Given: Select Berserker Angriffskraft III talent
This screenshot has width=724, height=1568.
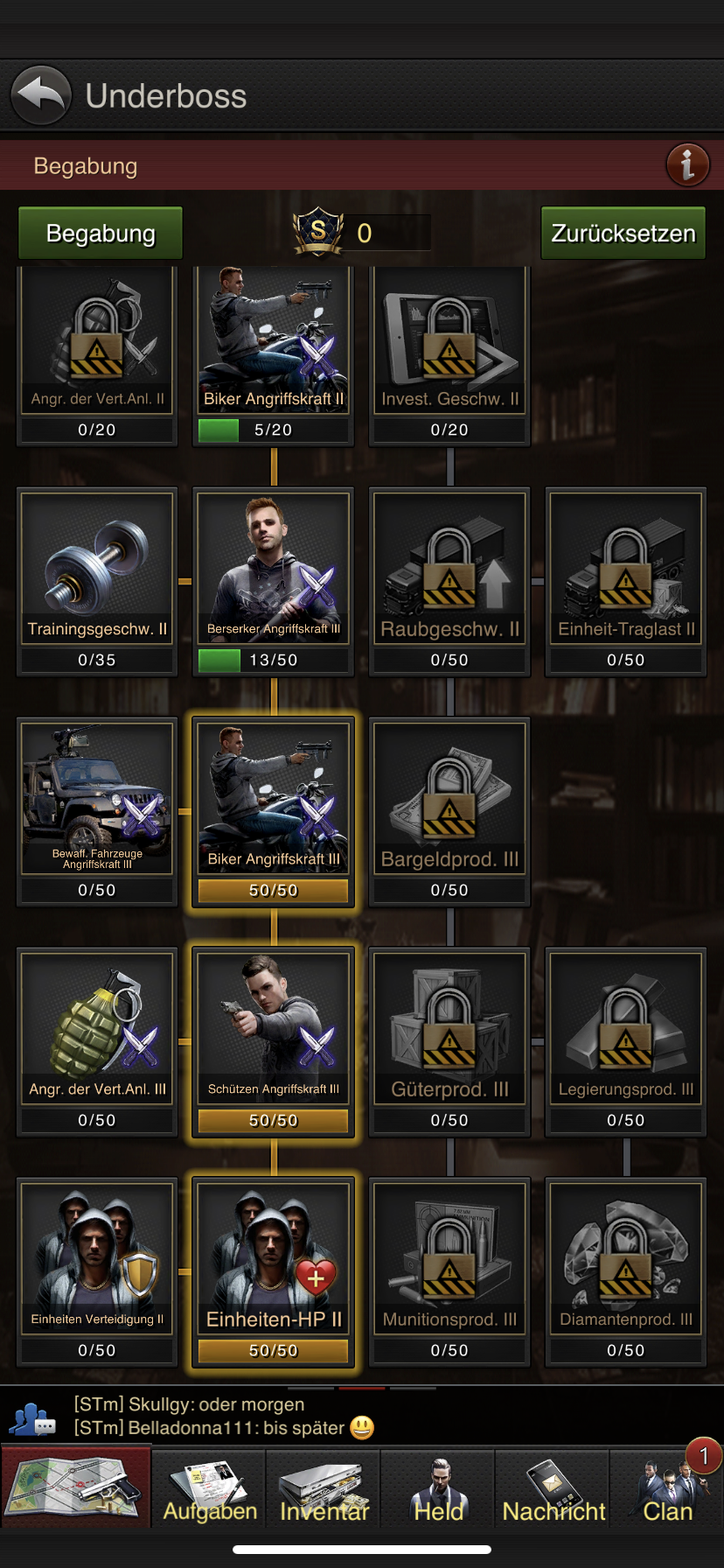Looking at the screenshot, I should click(273, 569).
